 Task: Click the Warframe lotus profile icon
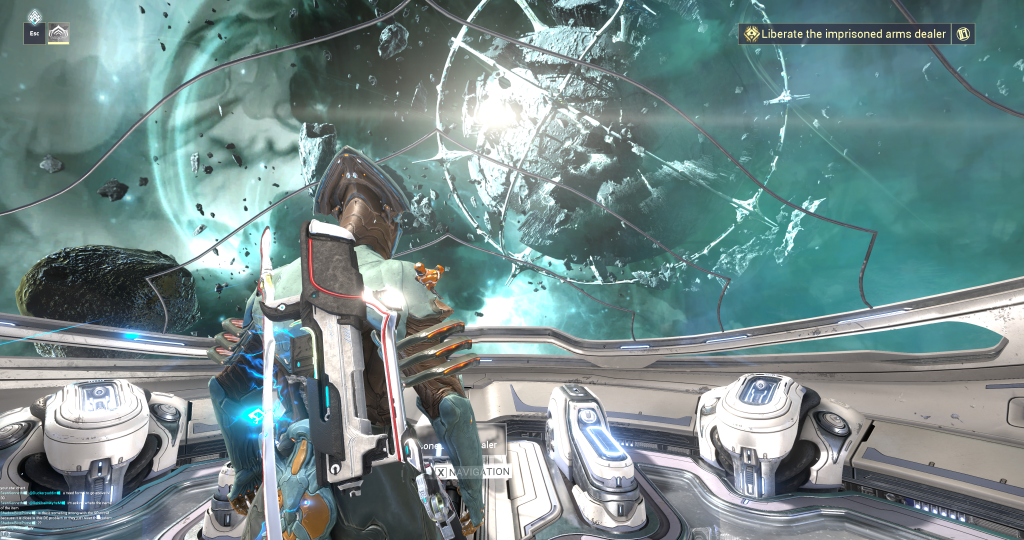tap(60, 34)
